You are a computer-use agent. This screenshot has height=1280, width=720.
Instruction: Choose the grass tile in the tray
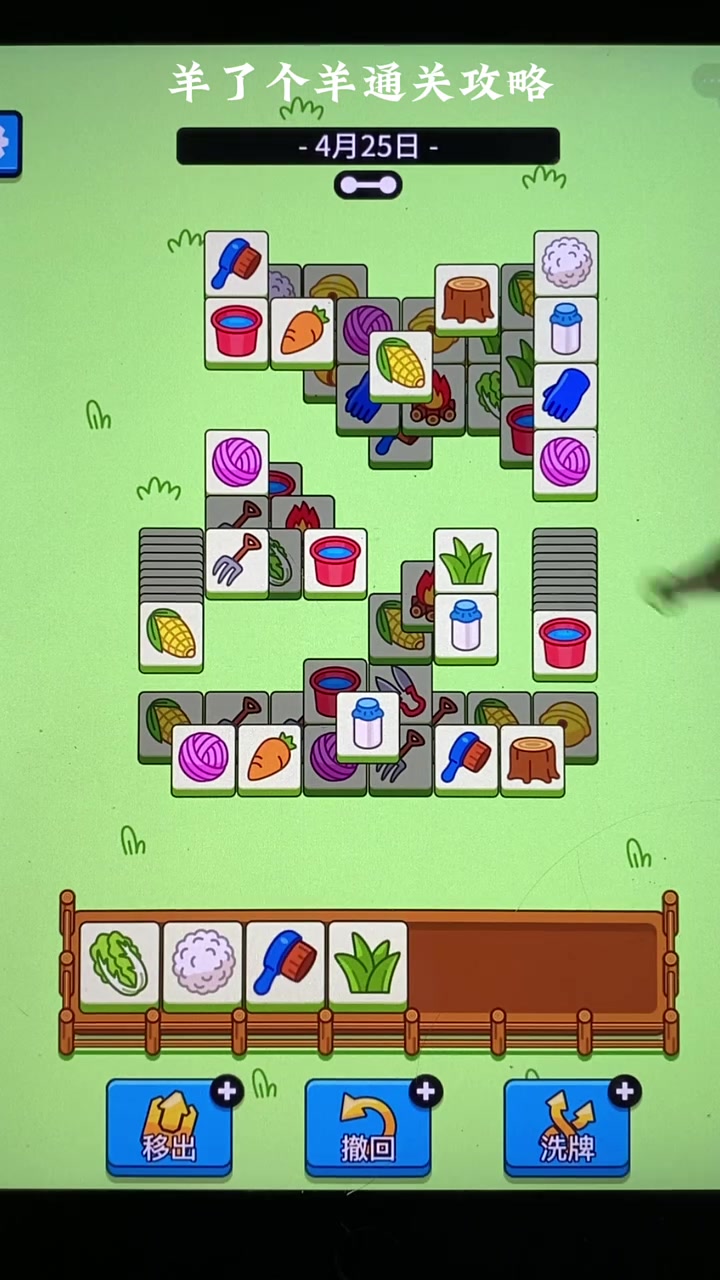click(x=368, y=963)
